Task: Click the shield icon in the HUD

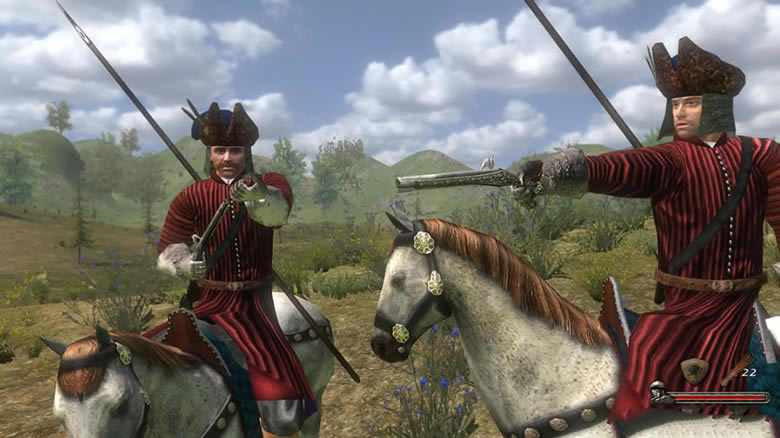Action: pos(695,370)
